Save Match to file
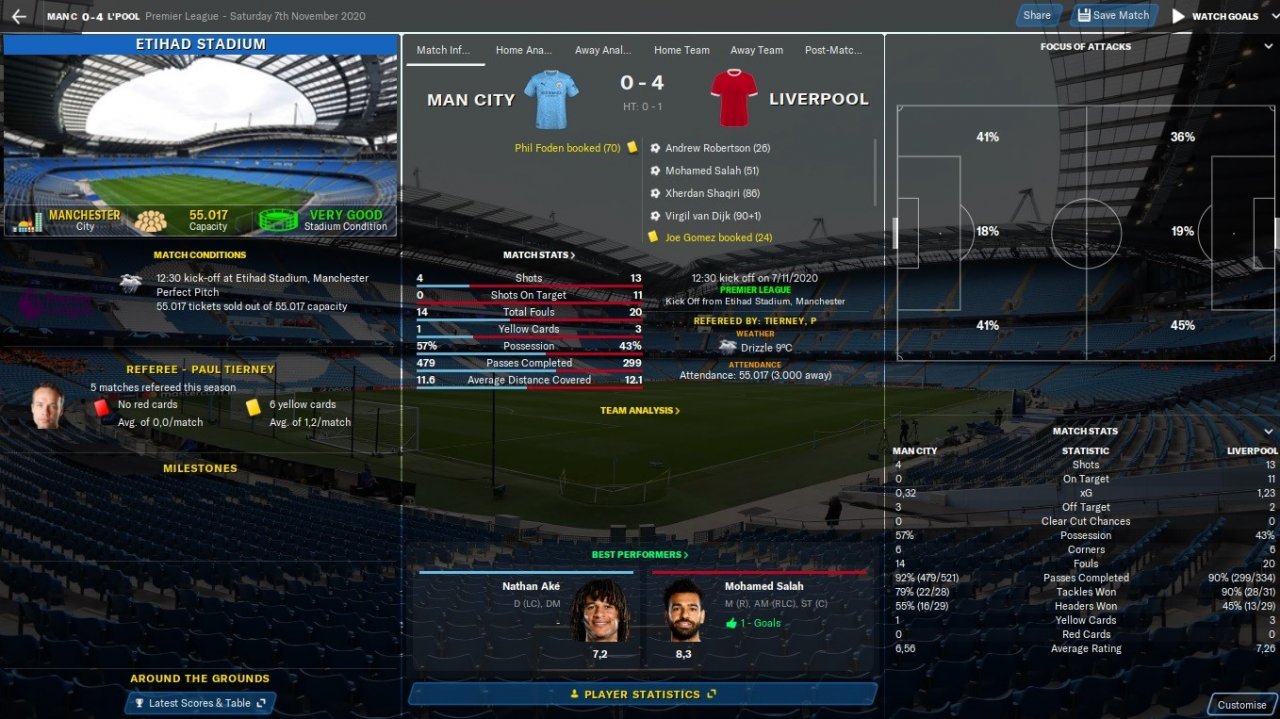1280x719 pixels. (x=1113, y=15)
